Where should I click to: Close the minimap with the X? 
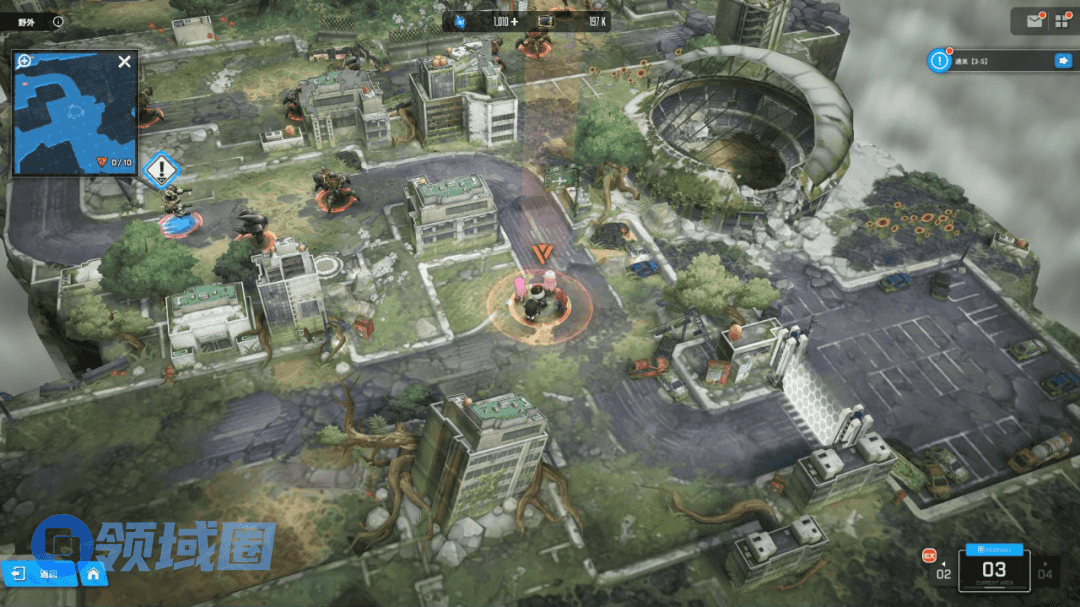124,62
